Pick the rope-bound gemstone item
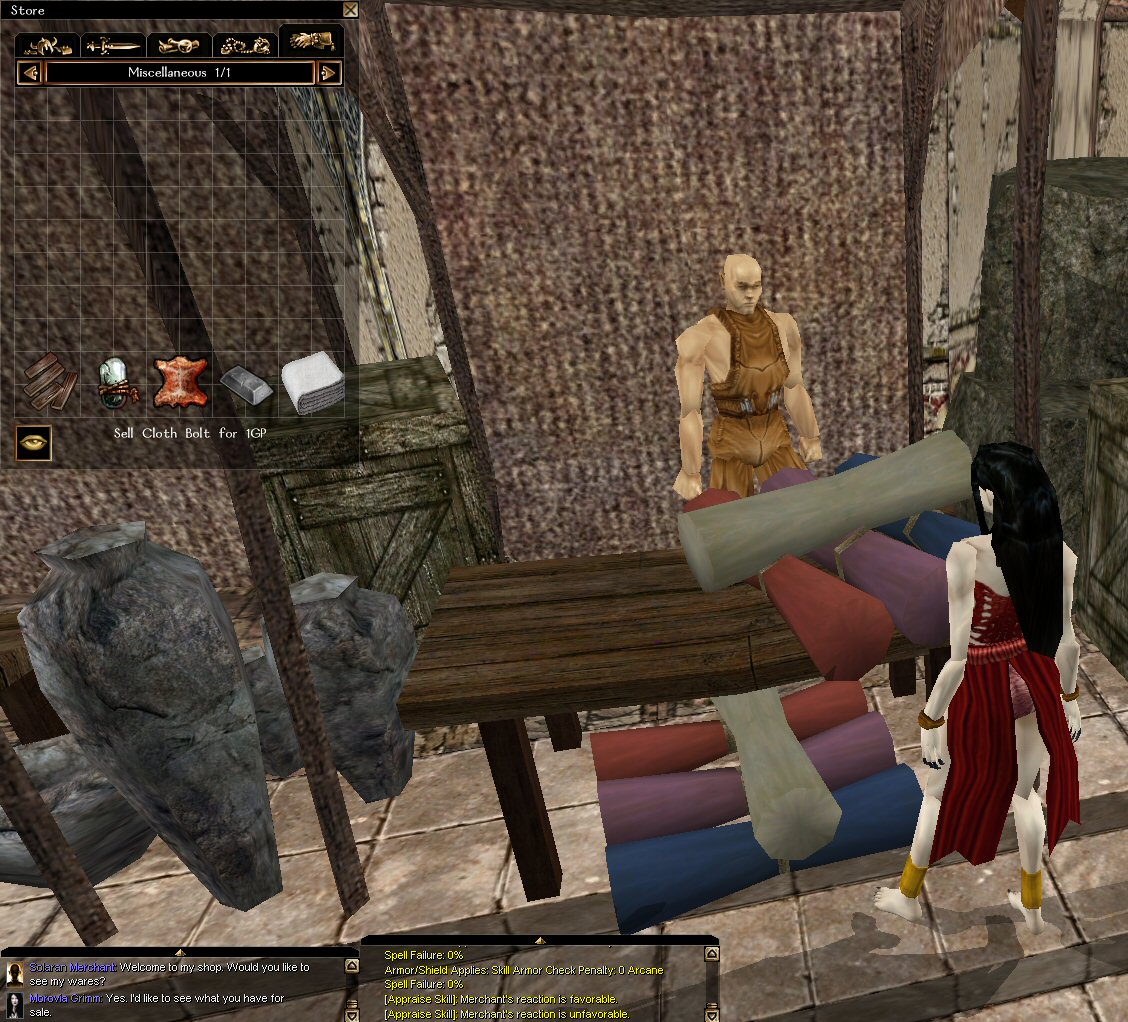 pos(114,384)
